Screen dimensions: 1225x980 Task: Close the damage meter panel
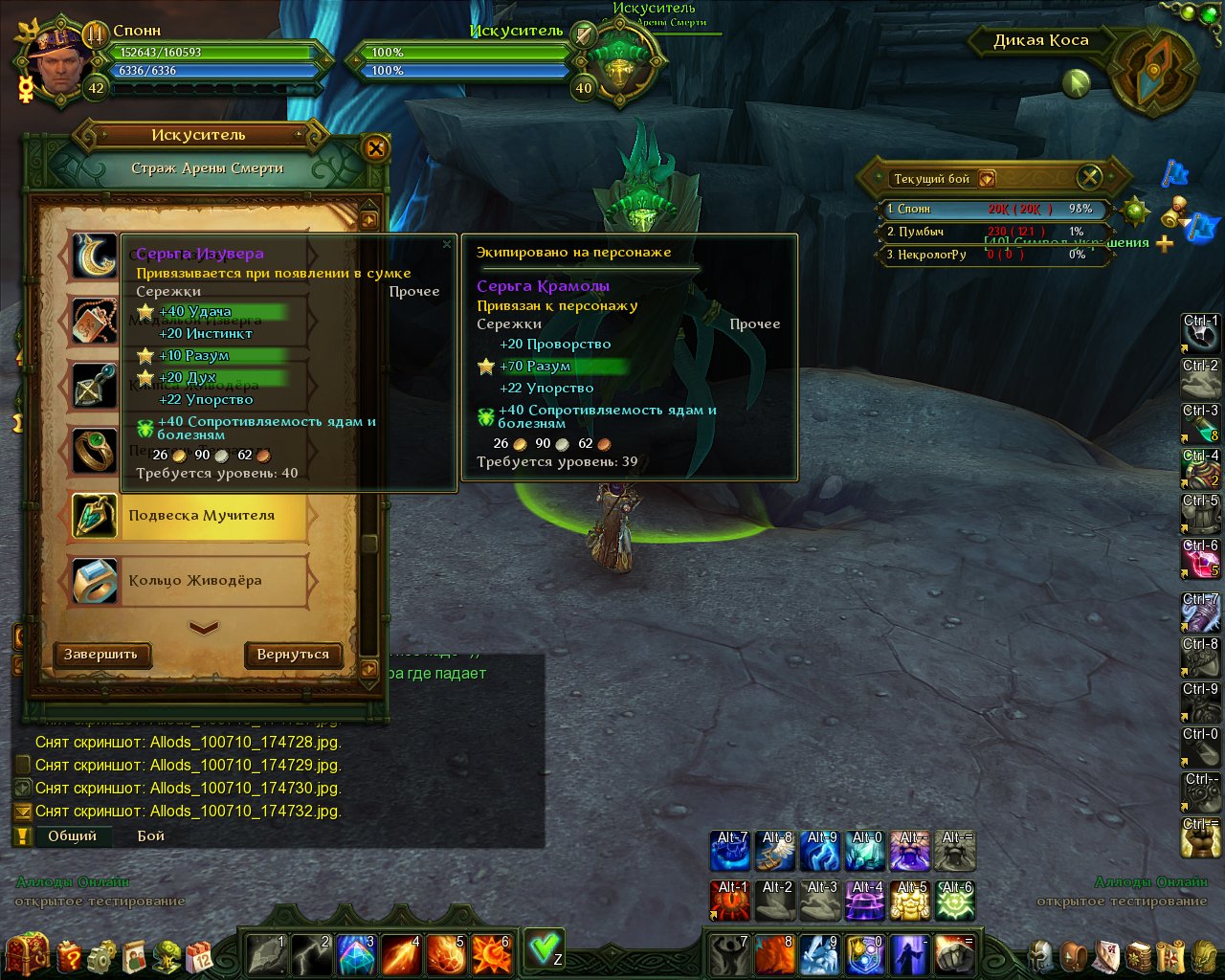1089,177
